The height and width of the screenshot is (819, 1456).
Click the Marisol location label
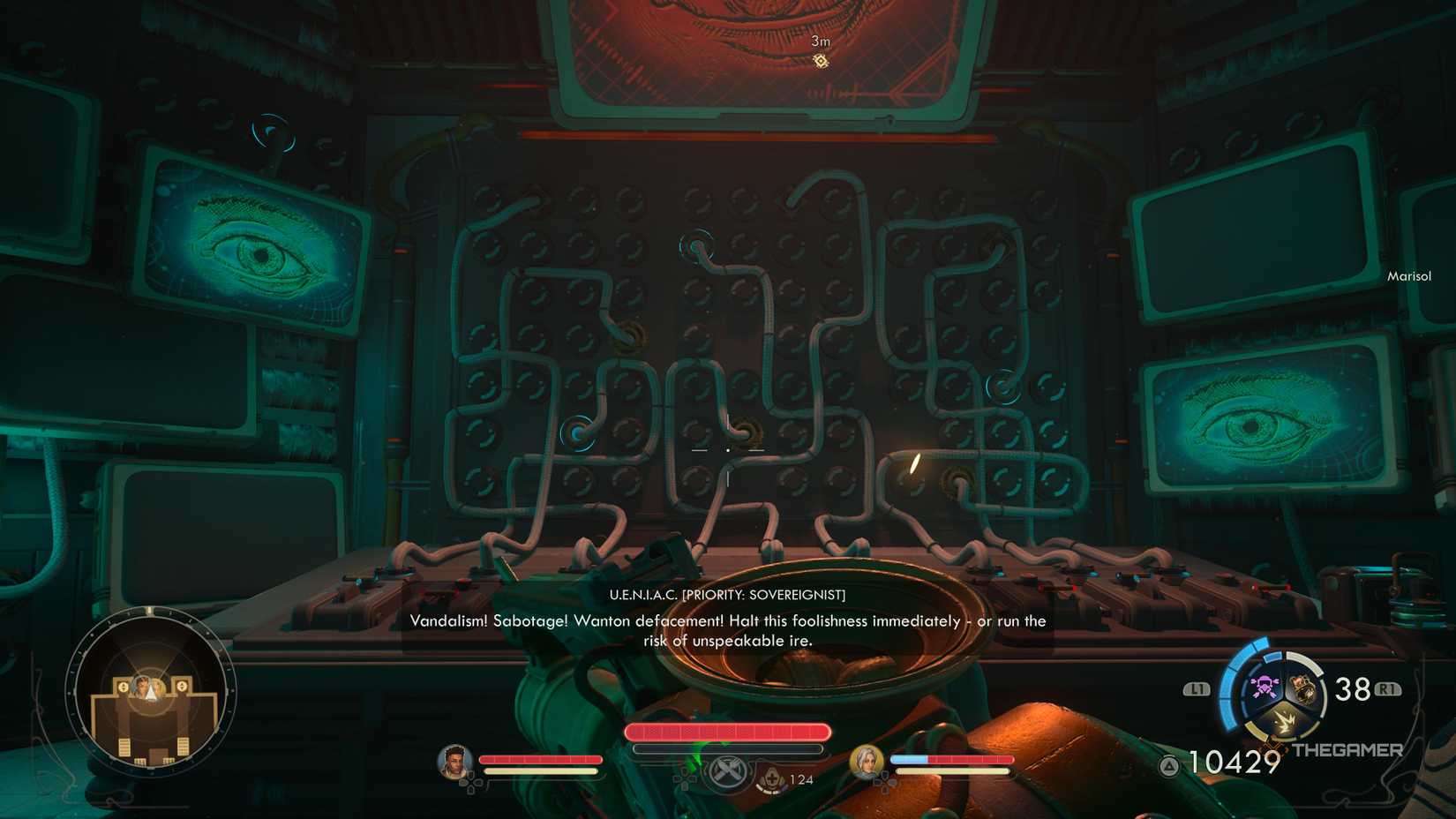pos(1410,275)
